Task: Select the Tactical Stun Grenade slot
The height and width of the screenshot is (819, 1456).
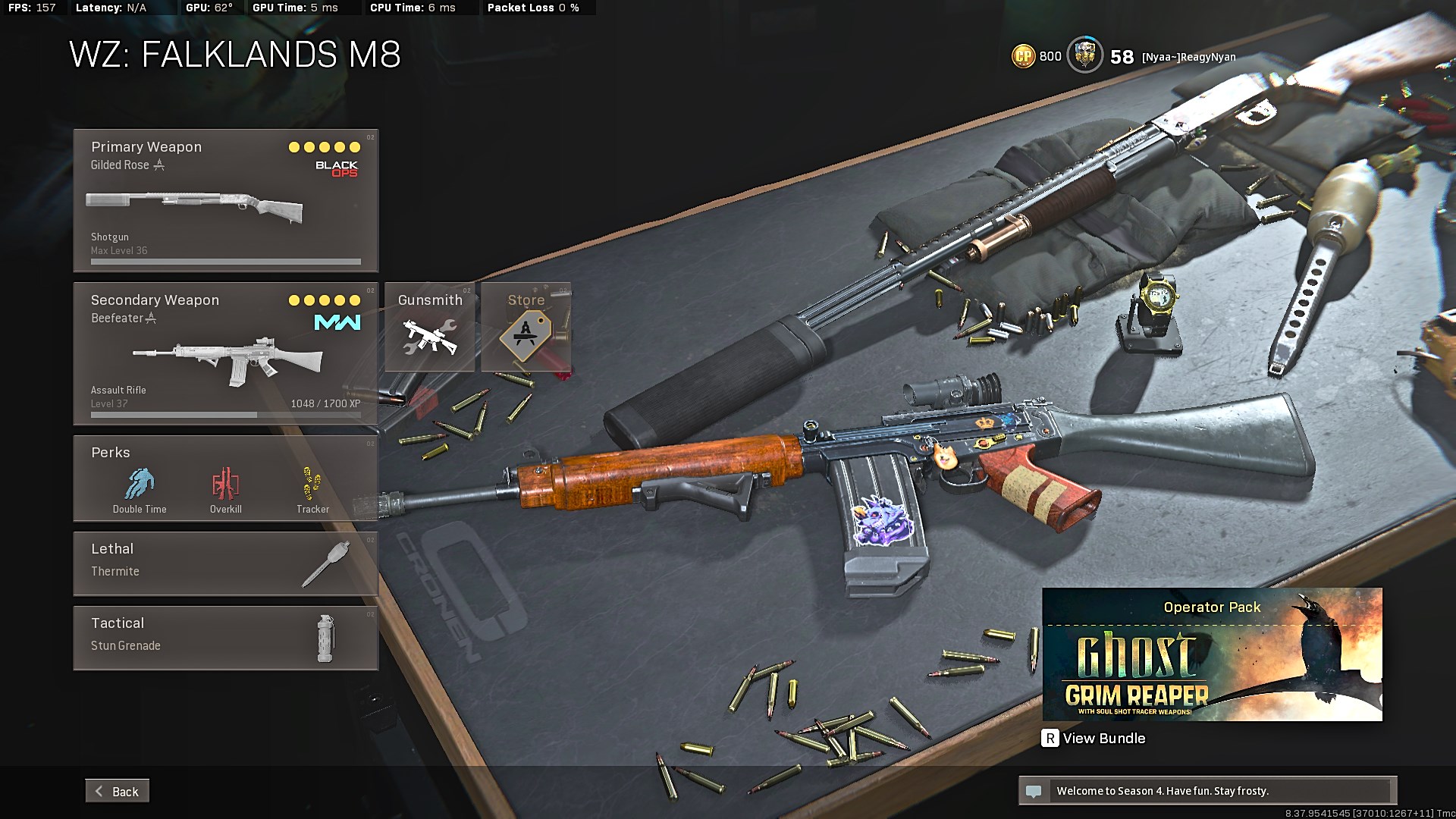Action: click(x=225, y=638)
